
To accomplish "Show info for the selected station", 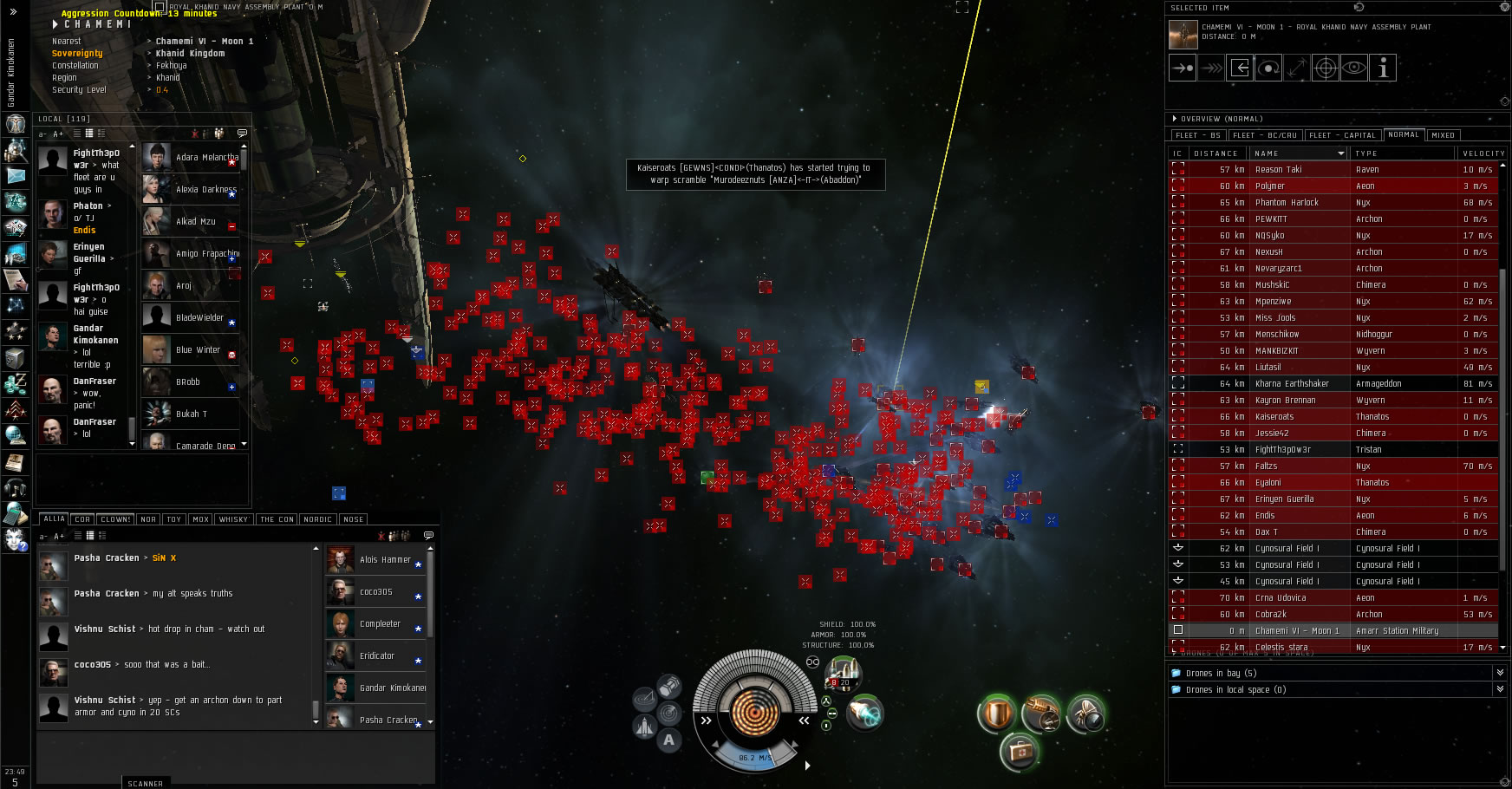I will [1383, 68].
